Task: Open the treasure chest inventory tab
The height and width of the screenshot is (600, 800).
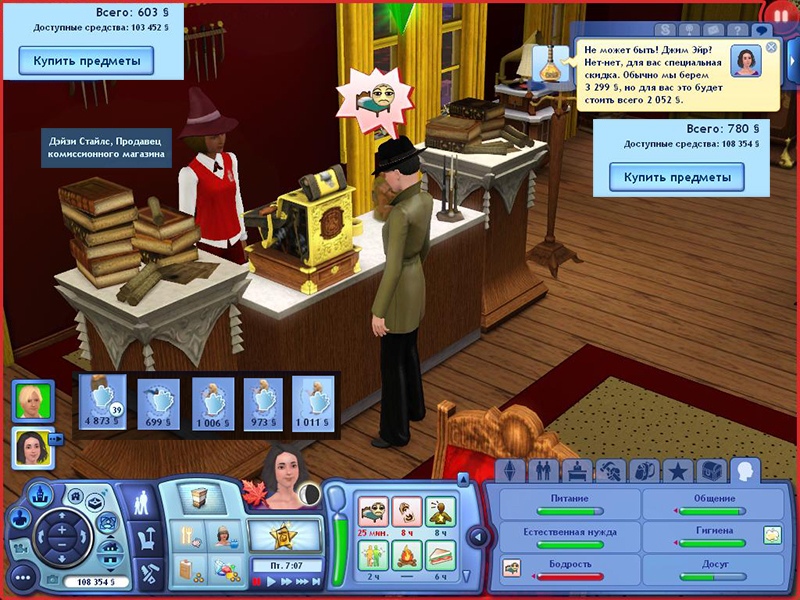Action: 710,470
